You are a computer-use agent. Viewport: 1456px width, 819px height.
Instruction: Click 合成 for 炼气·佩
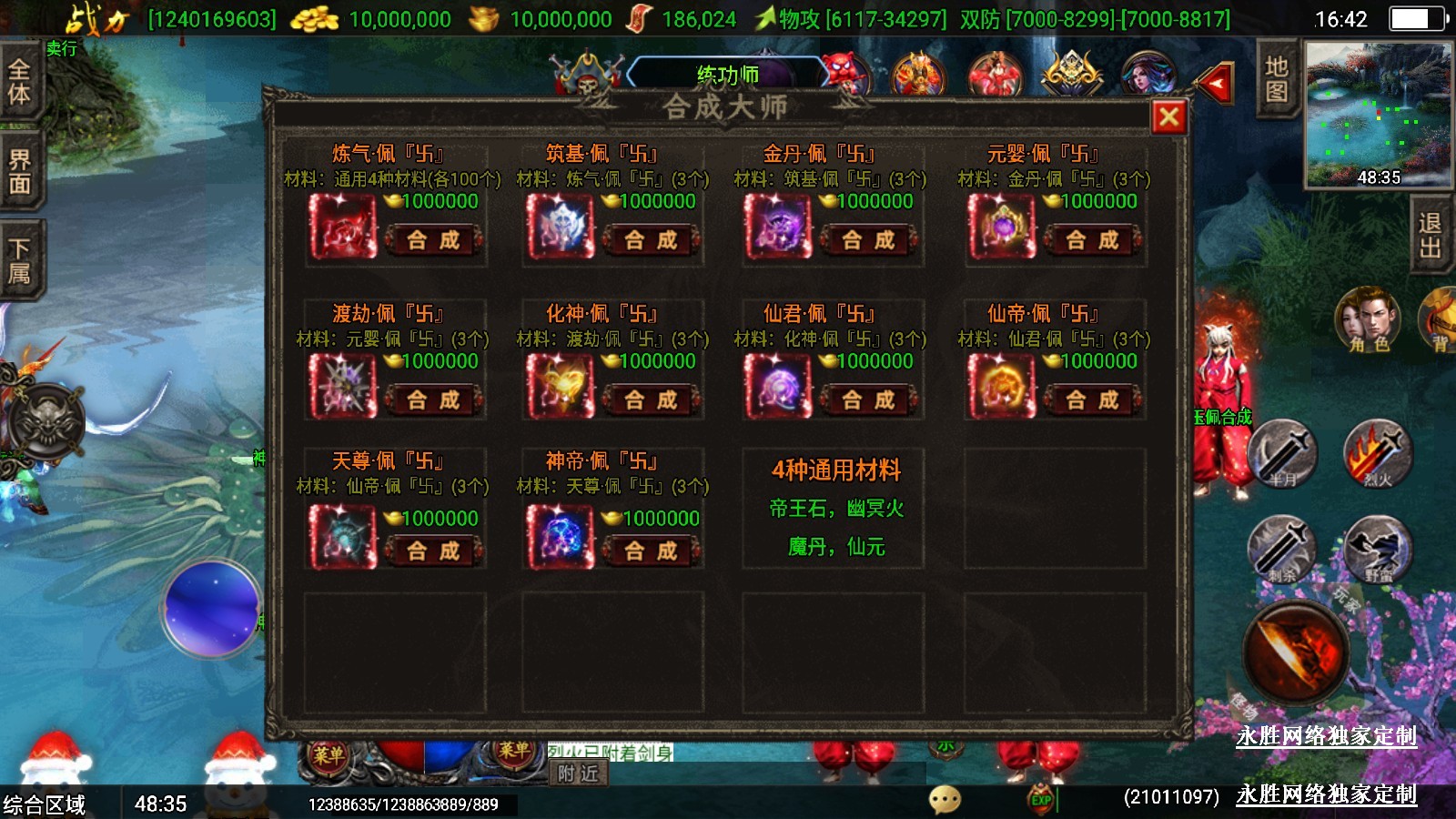click(x=433, y=240)
